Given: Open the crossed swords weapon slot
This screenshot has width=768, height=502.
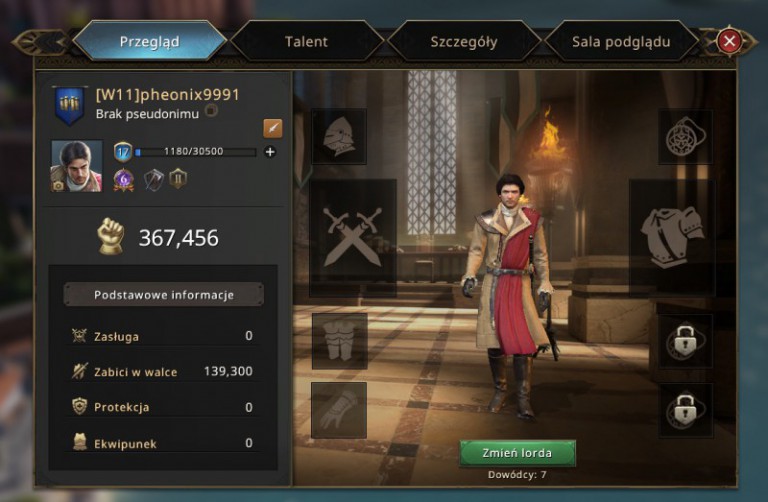Looking at the screenshot, I should (x=352, y=236).
